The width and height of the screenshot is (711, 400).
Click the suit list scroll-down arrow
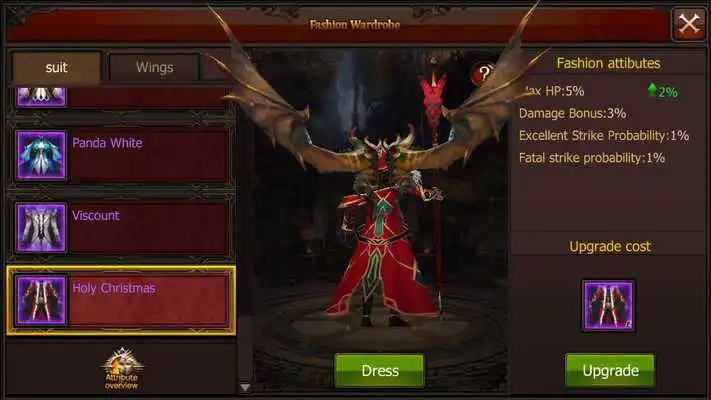click(245, 386)
